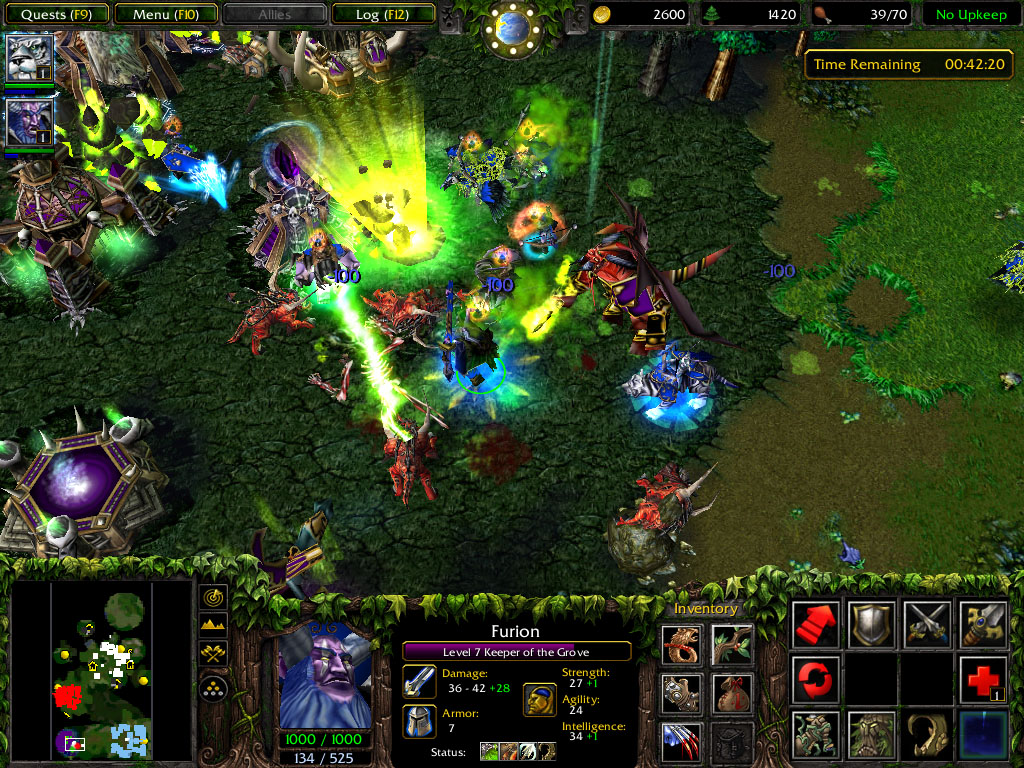
Task: Use the leafy branch inventory item
Action: [732, 645]
